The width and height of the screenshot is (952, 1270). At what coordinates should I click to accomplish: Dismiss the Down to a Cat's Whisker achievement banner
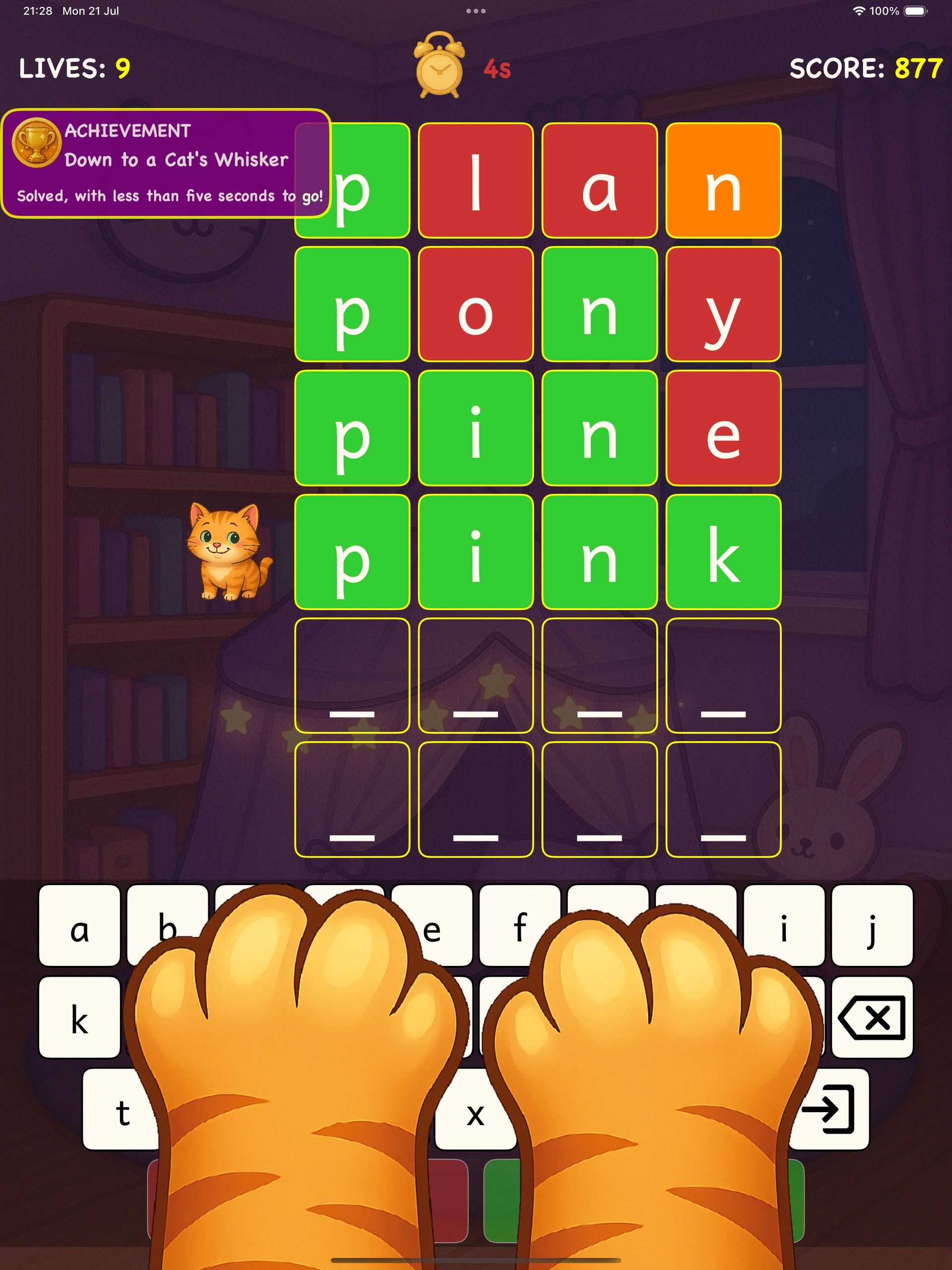[x=166, y=164]
